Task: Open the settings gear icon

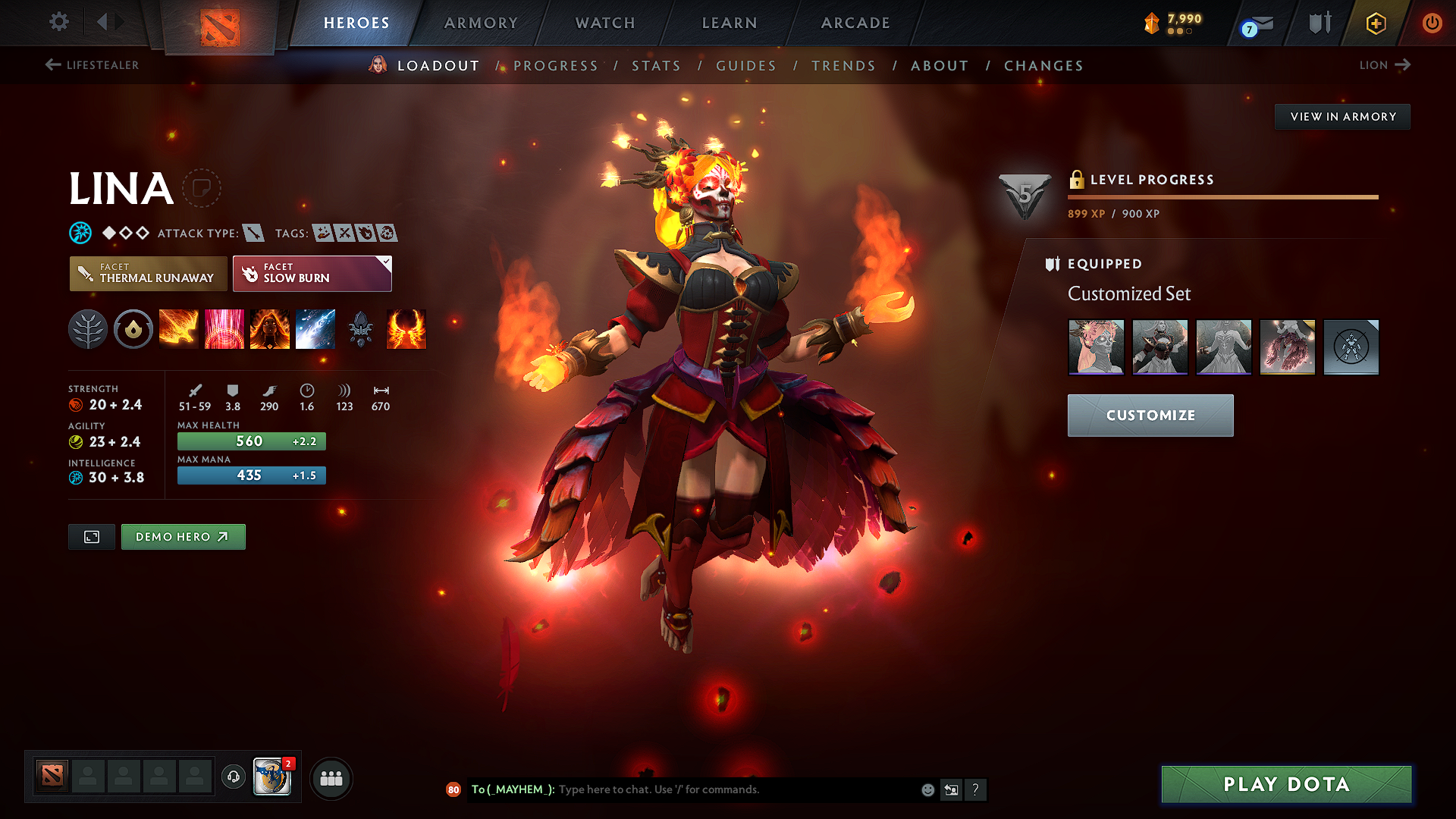Action: 58,22
